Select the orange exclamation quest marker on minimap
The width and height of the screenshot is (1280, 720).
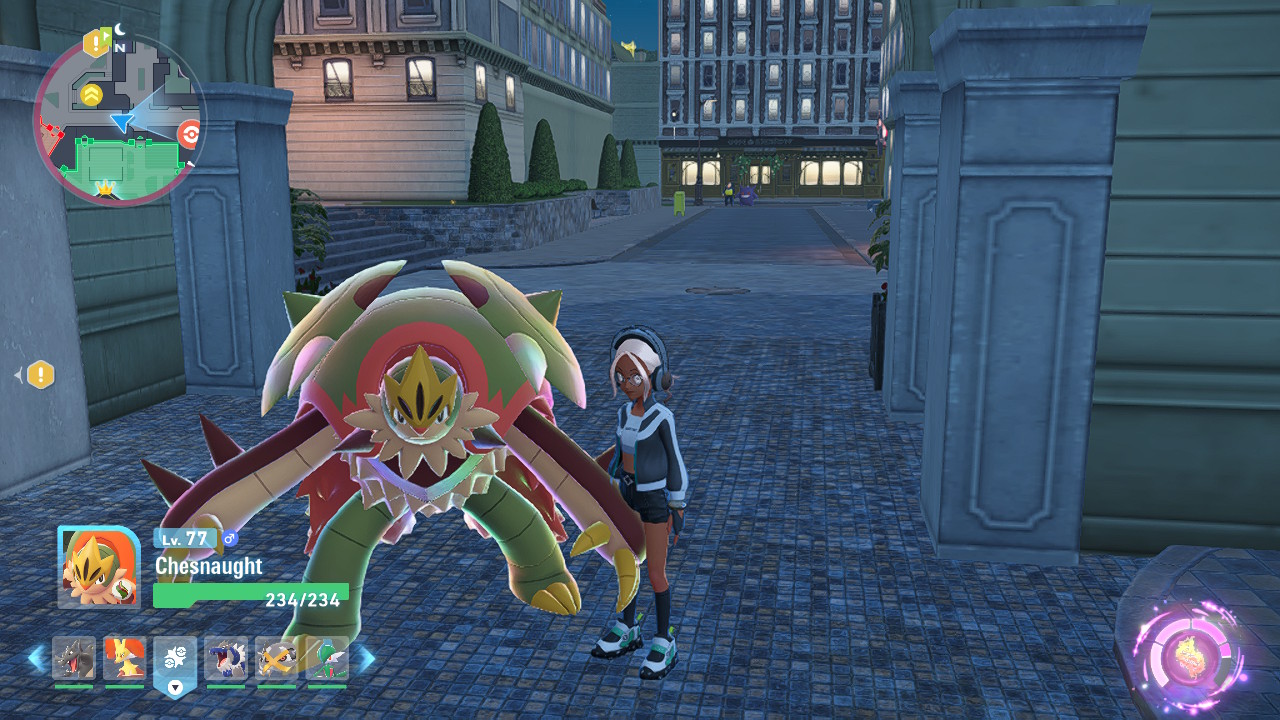(96, 43)
